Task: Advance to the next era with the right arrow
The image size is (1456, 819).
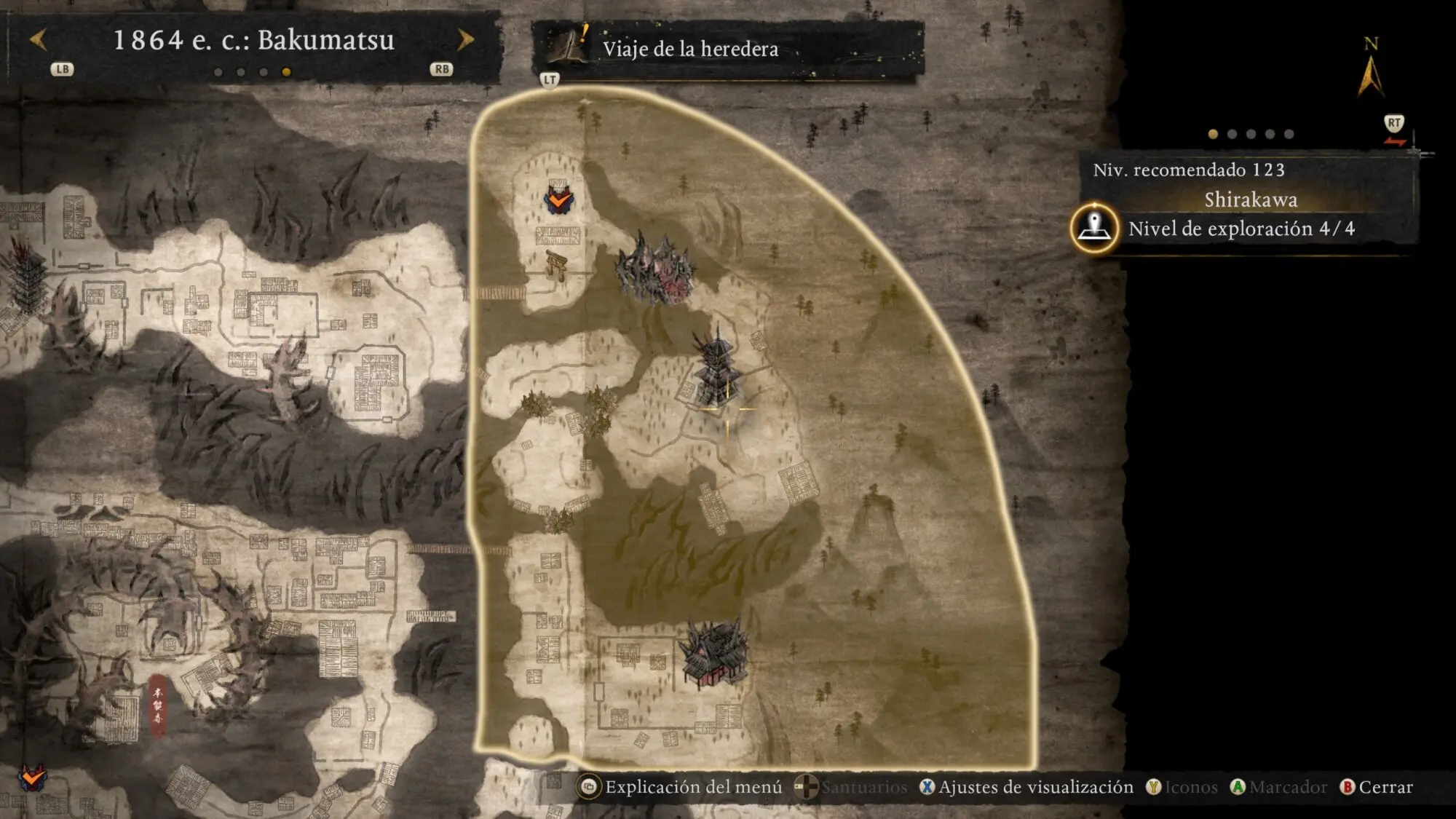Action: pos(465,40)
